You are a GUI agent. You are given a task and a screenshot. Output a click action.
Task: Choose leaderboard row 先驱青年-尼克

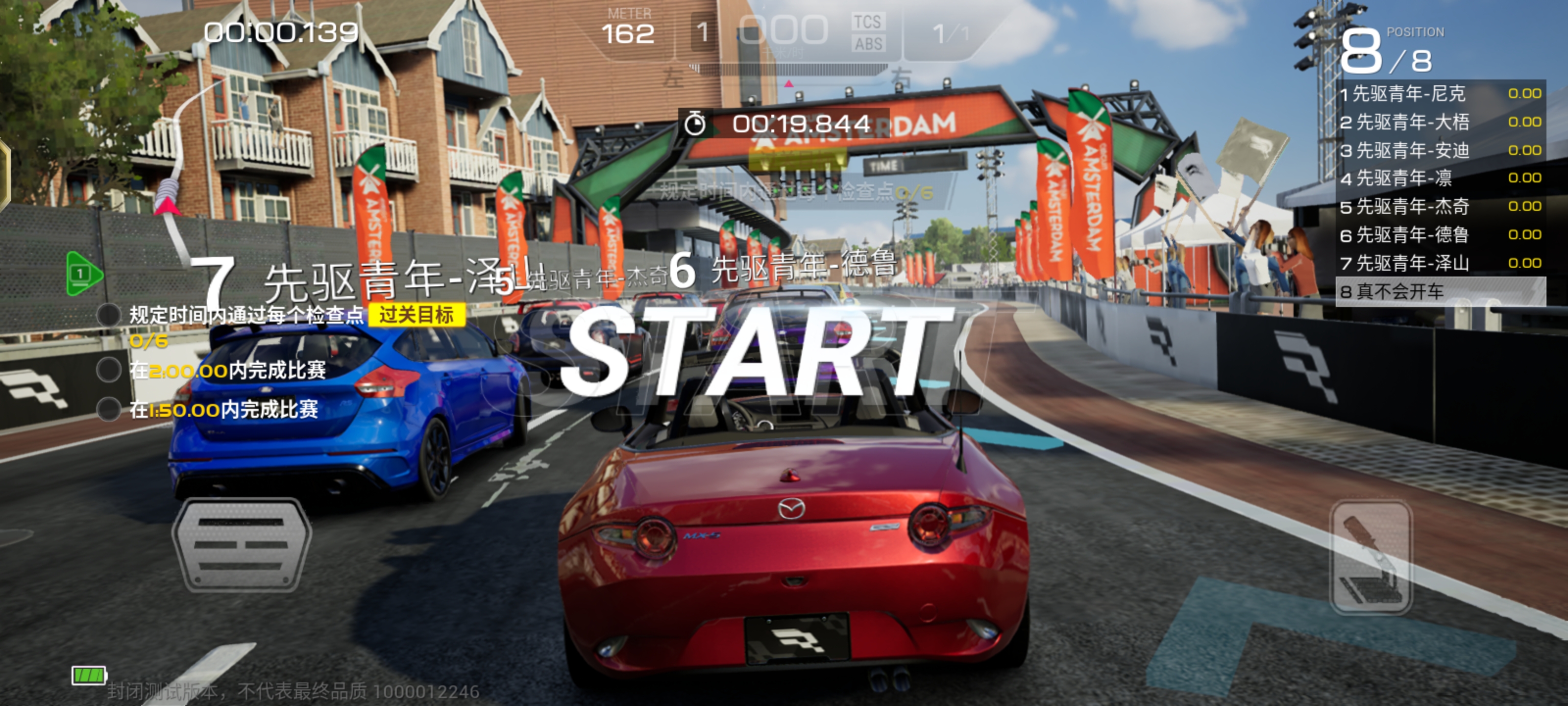tap(1440, 94)
